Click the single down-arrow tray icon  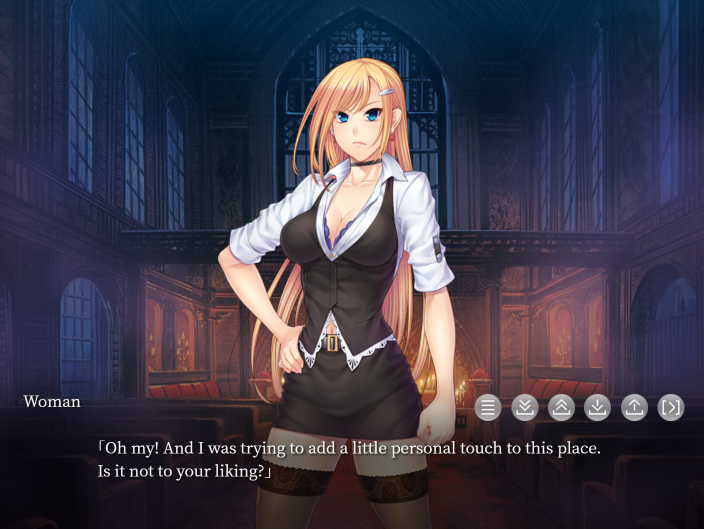(x=597, y=407)
